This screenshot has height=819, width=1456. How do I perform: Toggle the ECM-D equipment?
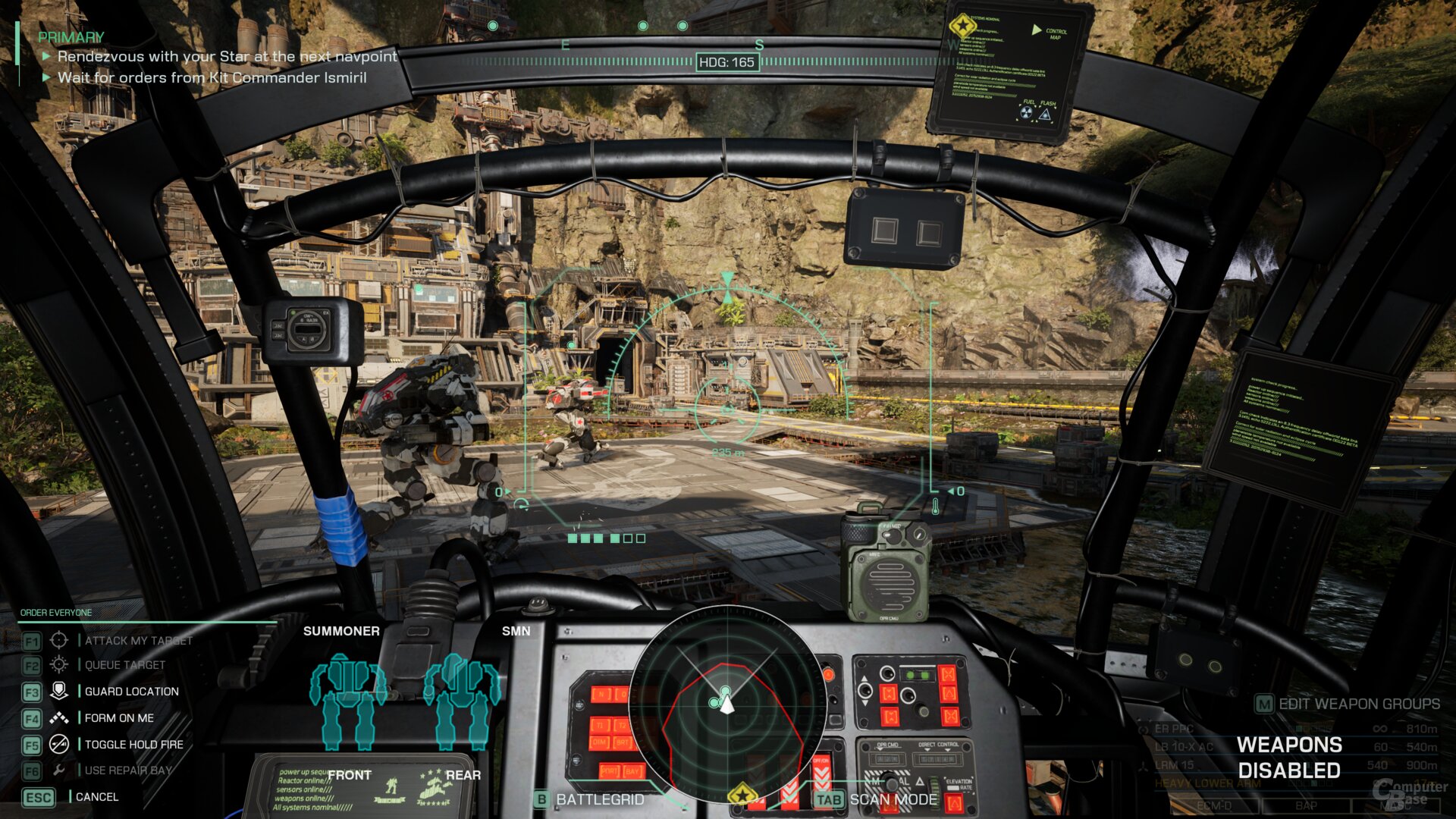pyautogui.click(x=1215, y=805)
